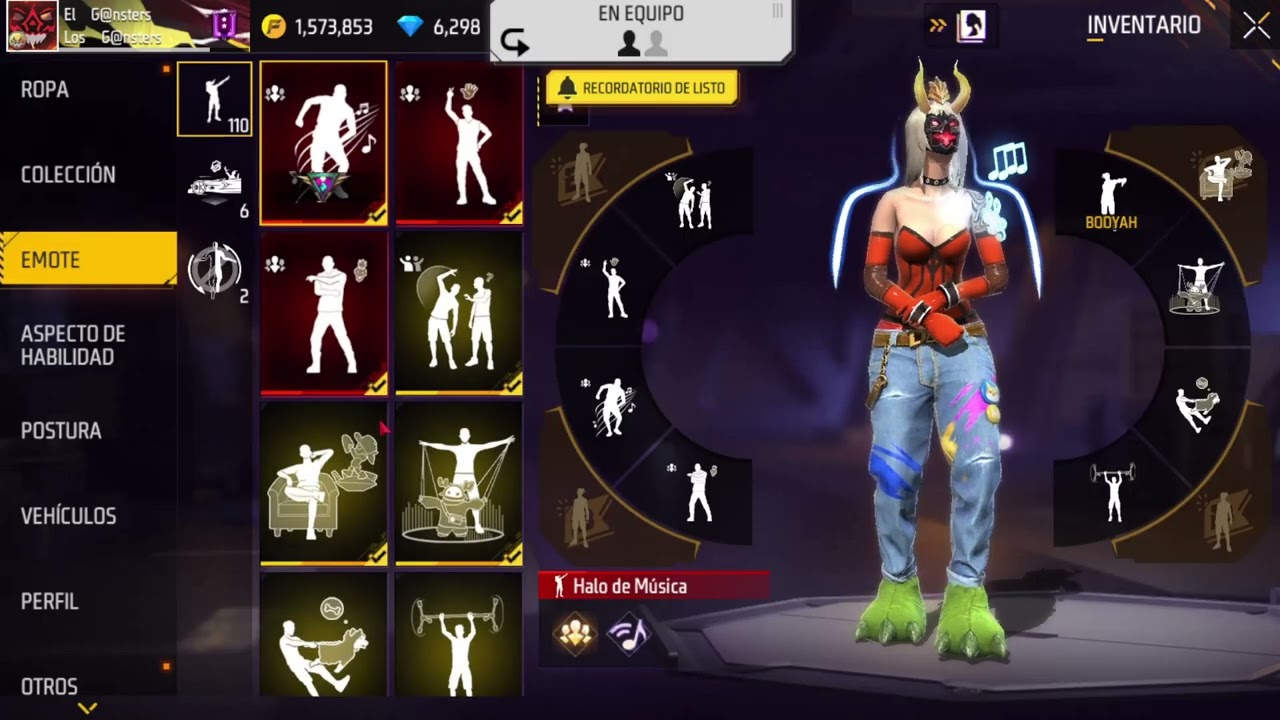Click the curved back arrow in EN EQUIPO panel
This screenshot has height=720, width=1280.
point(516,41)
